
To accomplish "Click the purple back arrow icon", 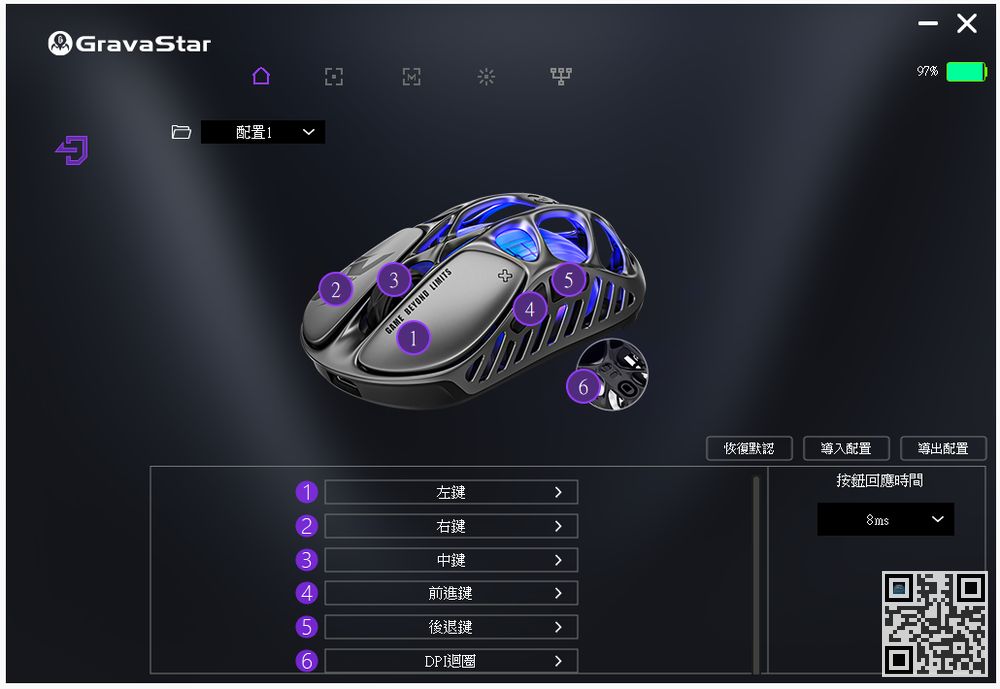I will coord(72,151).
